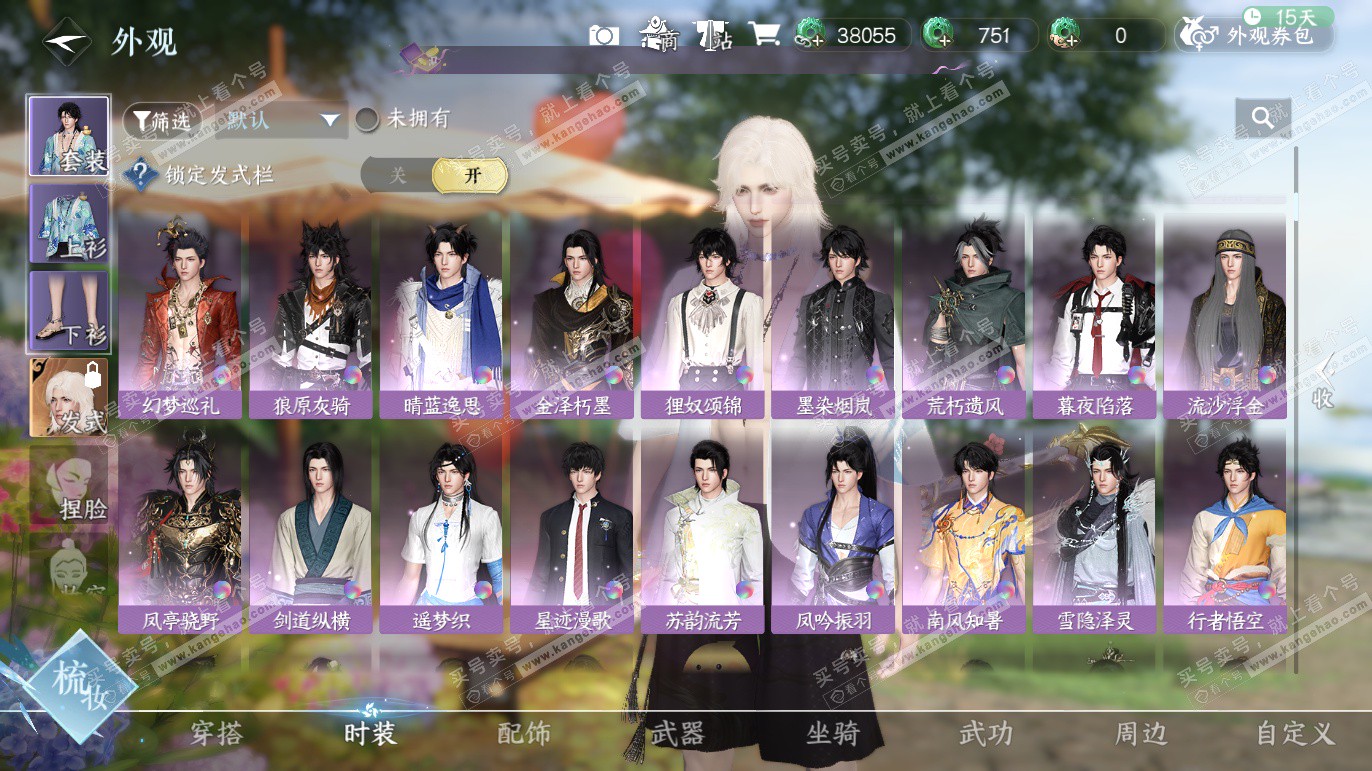The height and width of the screenshot is (771, 1372).
Task: Switch to the 配饰 accessories tab
Action: coord(523,734)
